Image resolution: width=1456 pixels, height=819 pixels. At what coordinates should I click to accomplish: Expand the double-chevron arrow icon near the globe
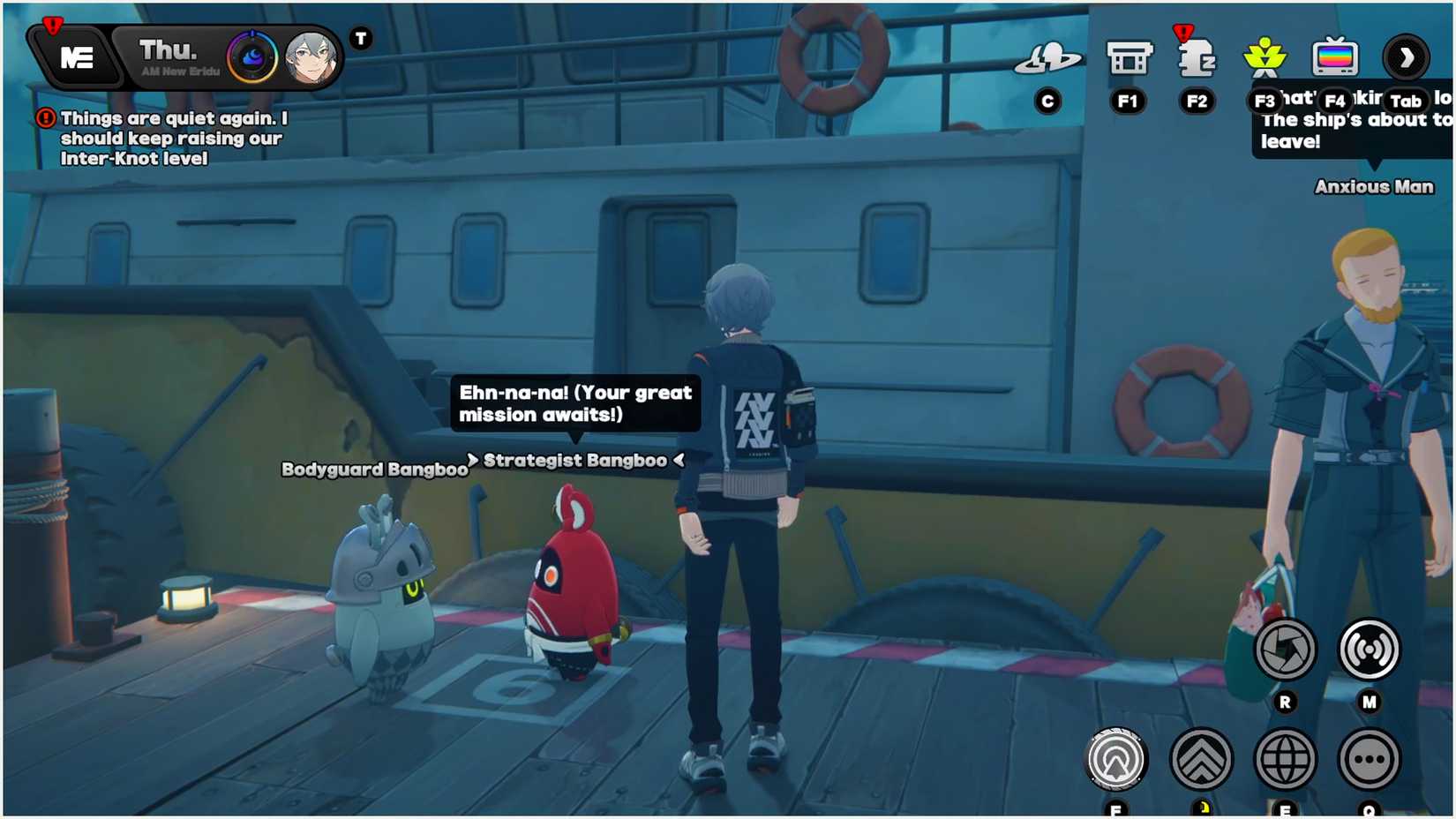point(1200,759)
